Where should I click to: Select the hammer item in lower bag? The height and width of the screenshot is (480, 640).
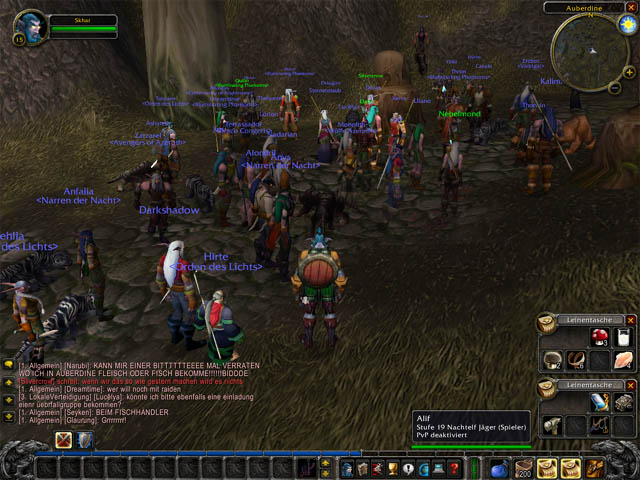click(552, 425)
